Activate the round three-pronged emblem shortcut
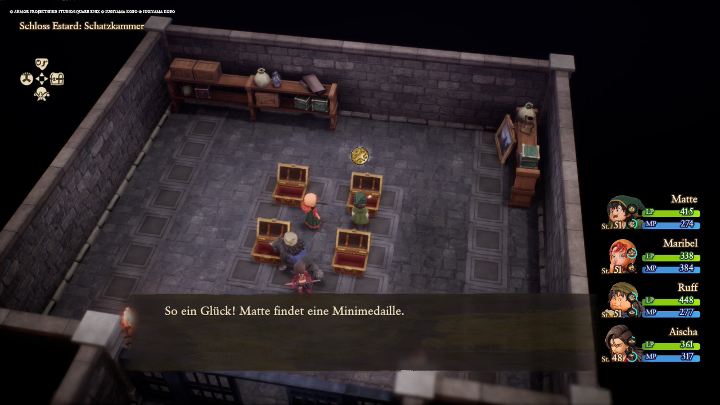The width and height of the screenshot is (720, 405). pos(26,79)
